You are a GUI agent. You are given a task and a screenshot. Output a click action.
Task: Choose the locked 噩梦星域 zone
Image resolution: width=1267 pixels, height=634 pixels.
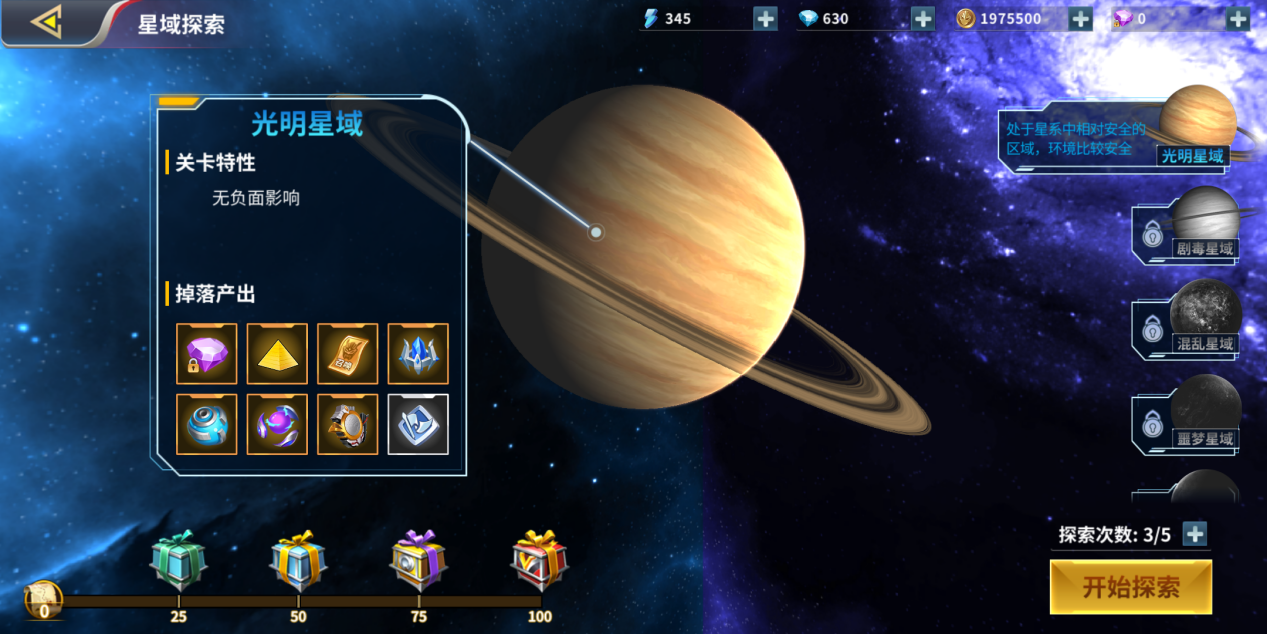pyautogui.click(x=1190, y=416)
